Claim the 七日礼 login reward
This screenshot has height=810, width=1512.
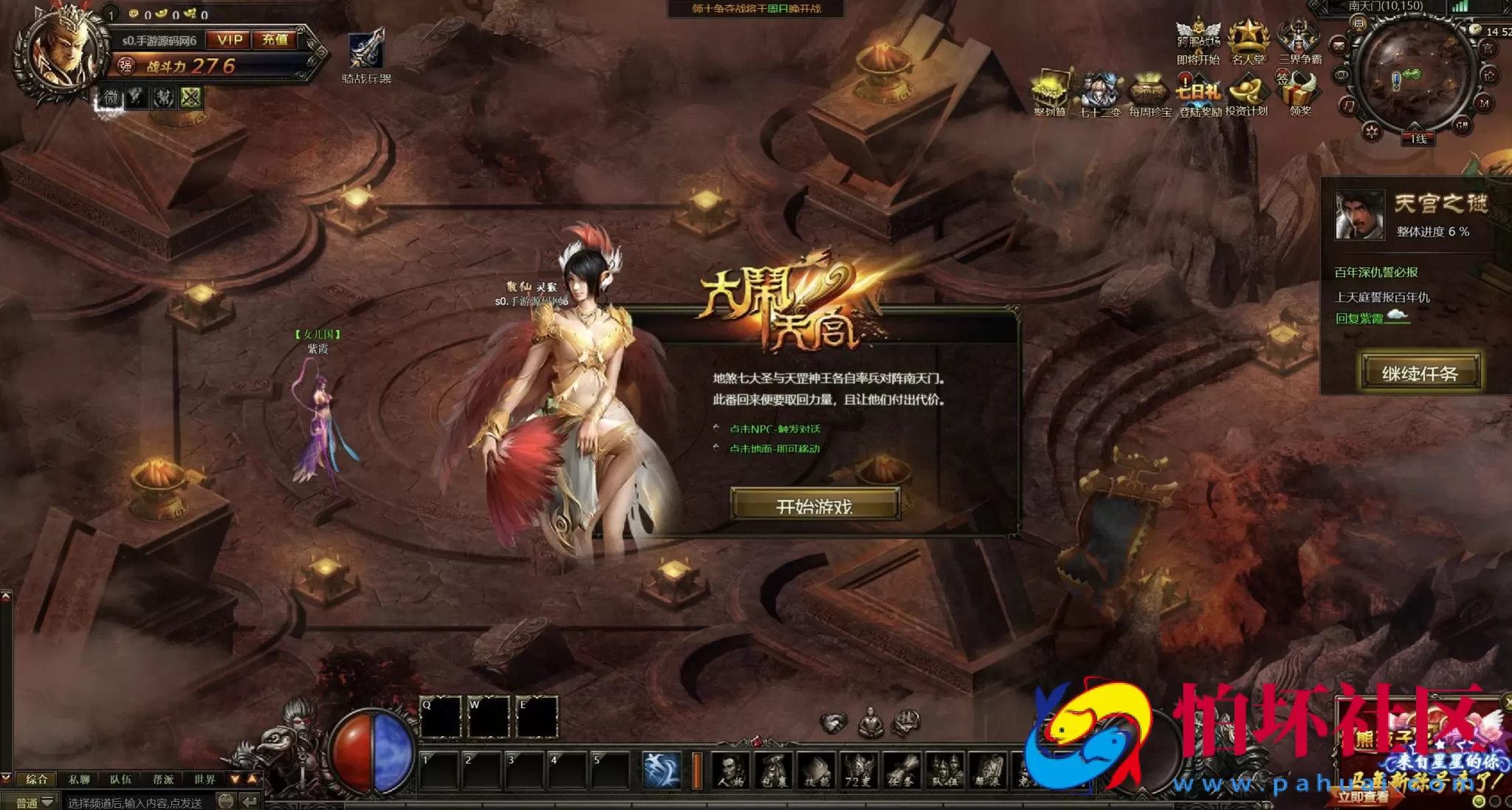(x=1199, y=94)
